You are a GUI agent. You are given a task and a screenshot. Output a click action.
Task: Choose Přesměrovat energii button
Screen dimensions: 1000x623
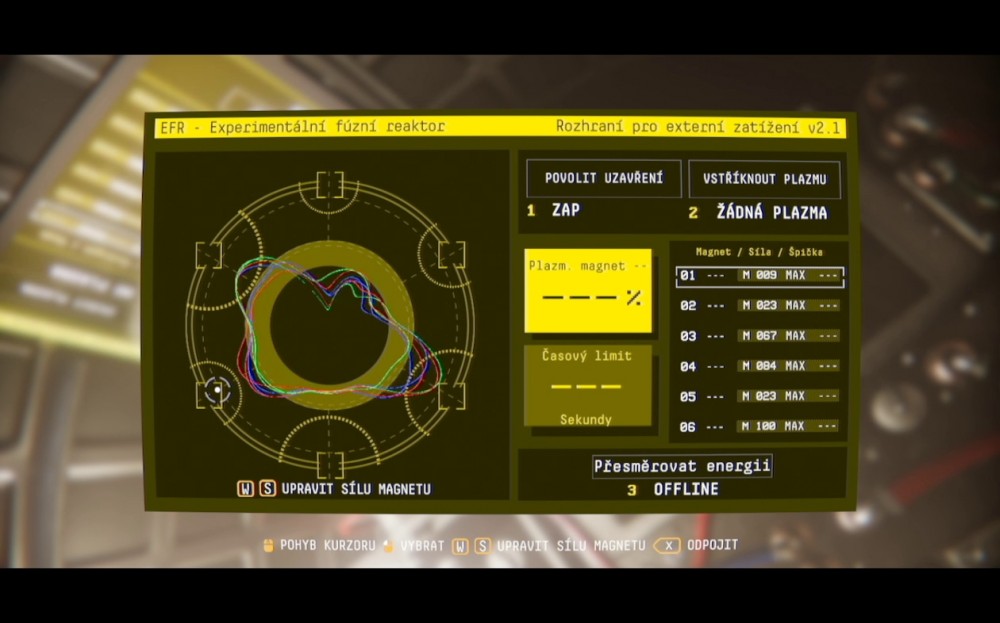(683, 466)
